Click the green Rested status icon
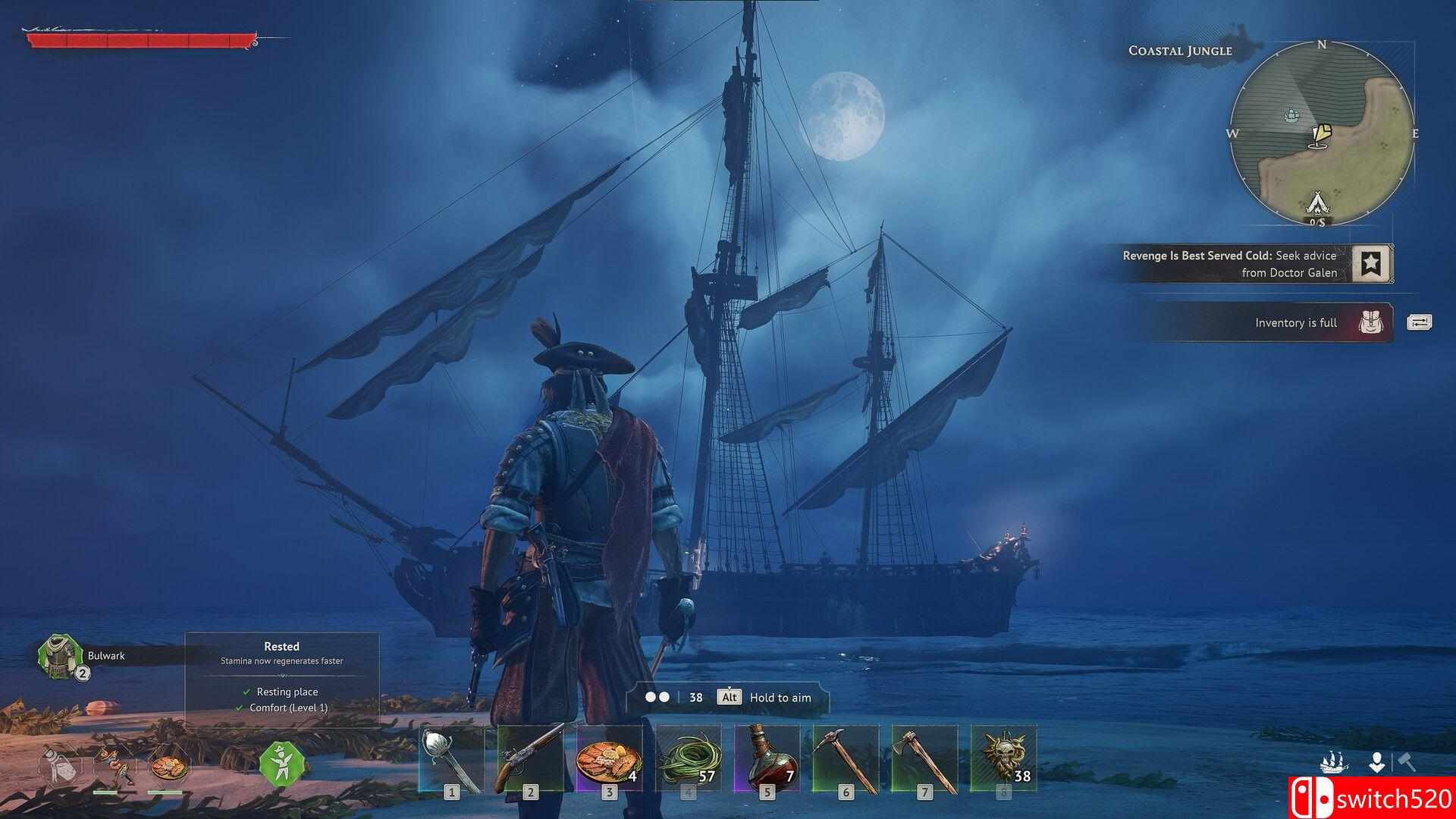This screenshot has width=1456, height=819. [281, 764]
